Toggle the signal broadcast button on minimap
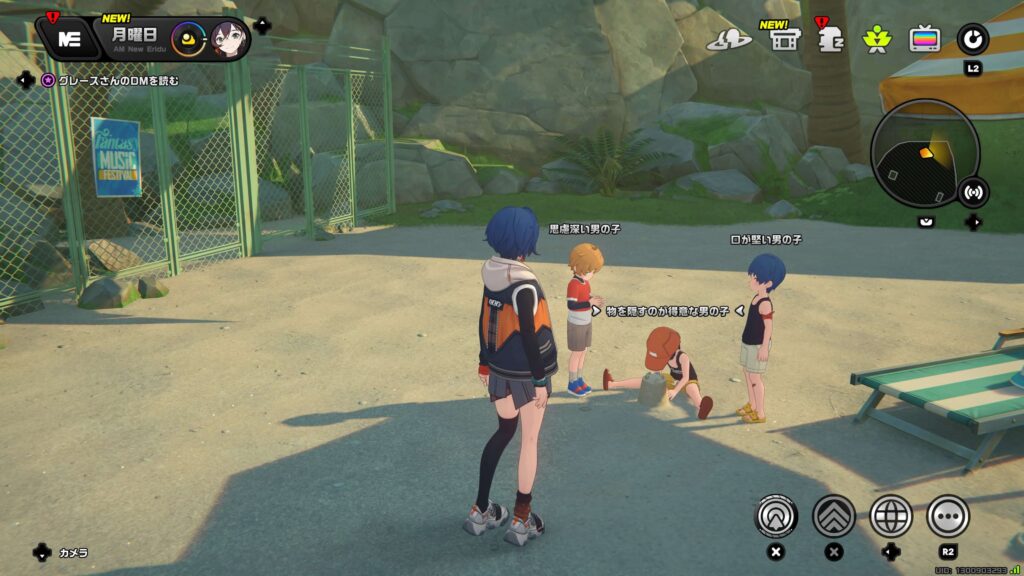Screen dimensions: 1024x576 coord(972,191)
